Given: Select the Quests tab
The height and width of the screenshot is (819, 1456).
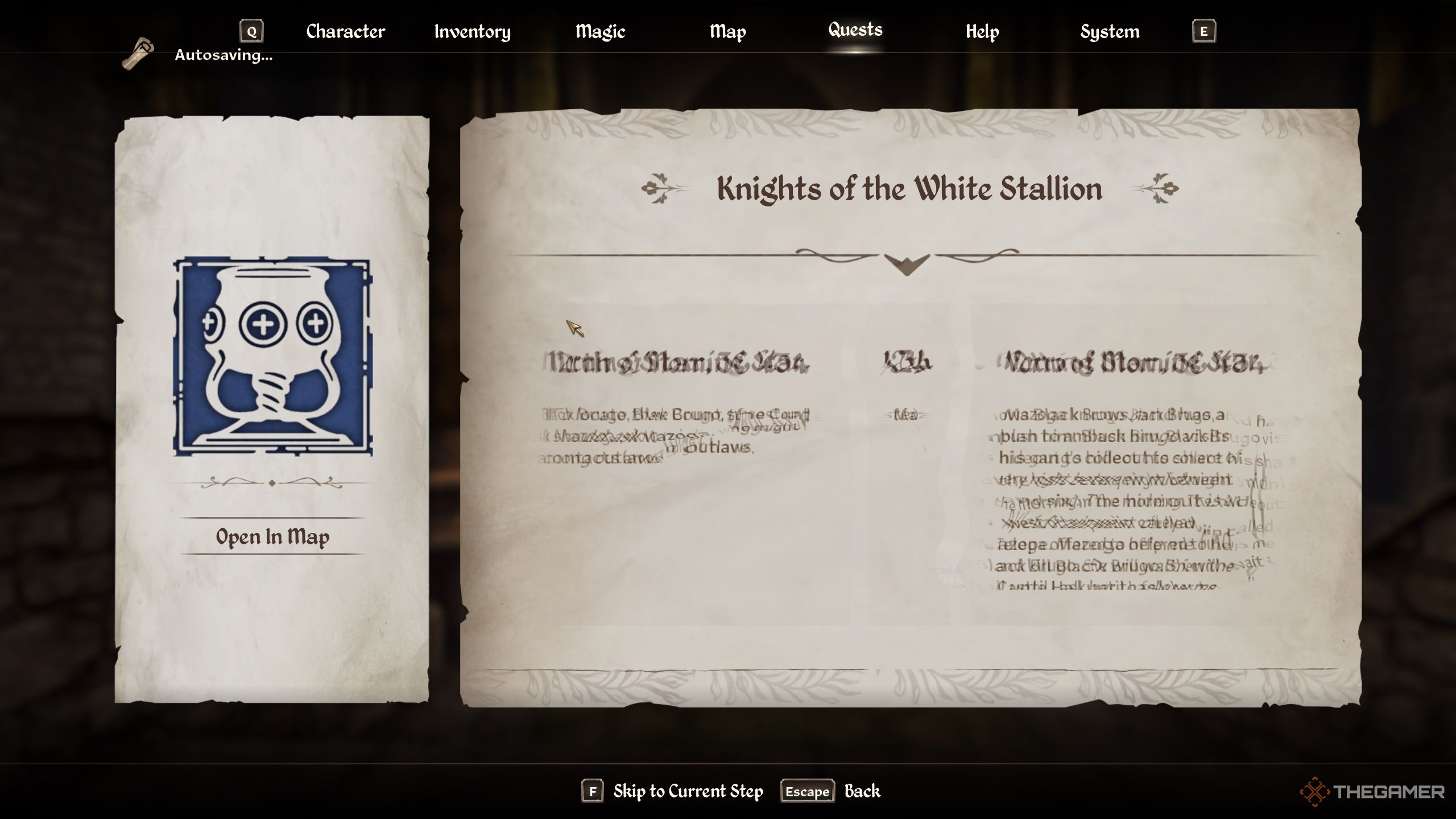Looking at the screenshot, I should 855,30.
